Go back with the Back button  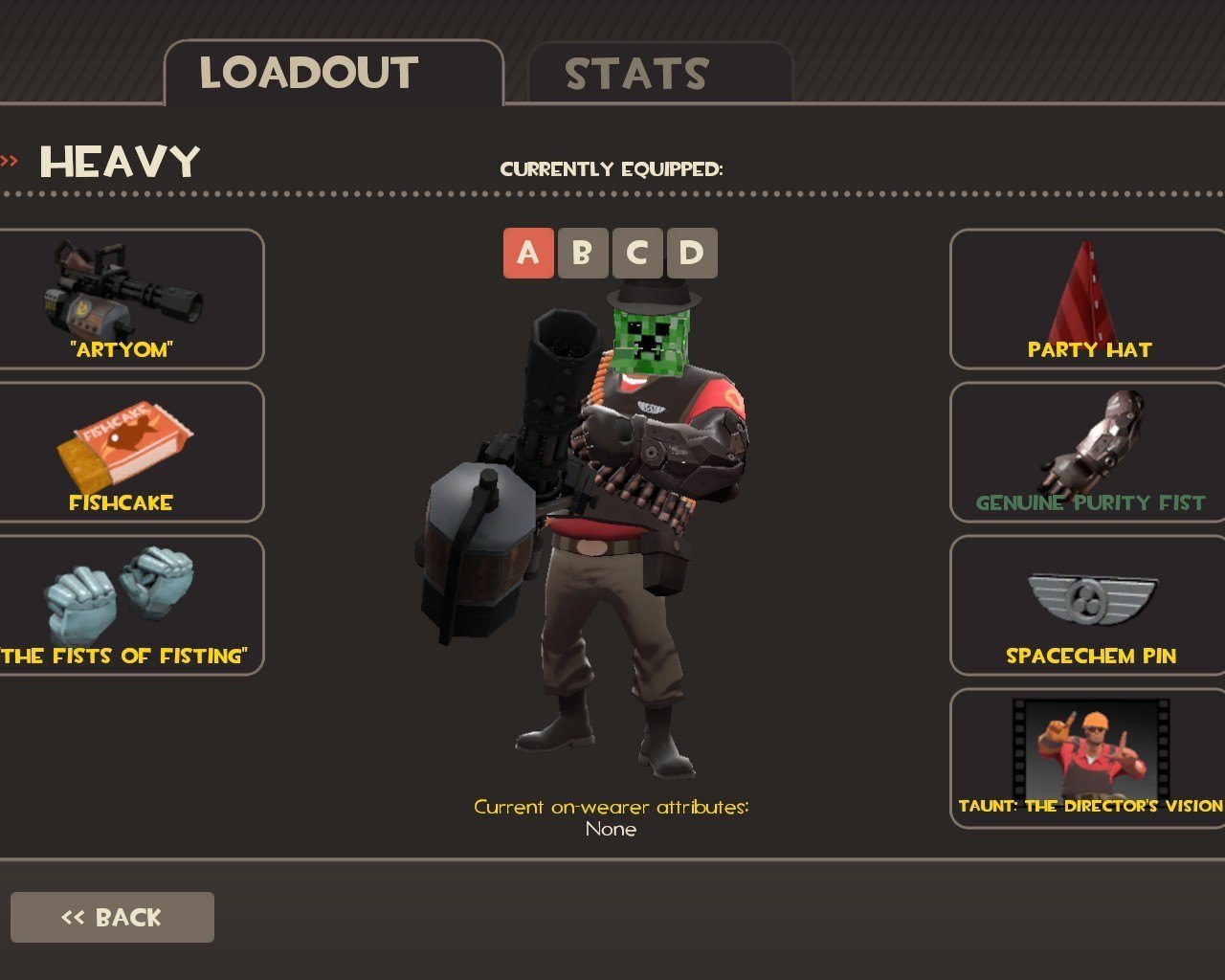pyautogui.click(x=112, y=917)
